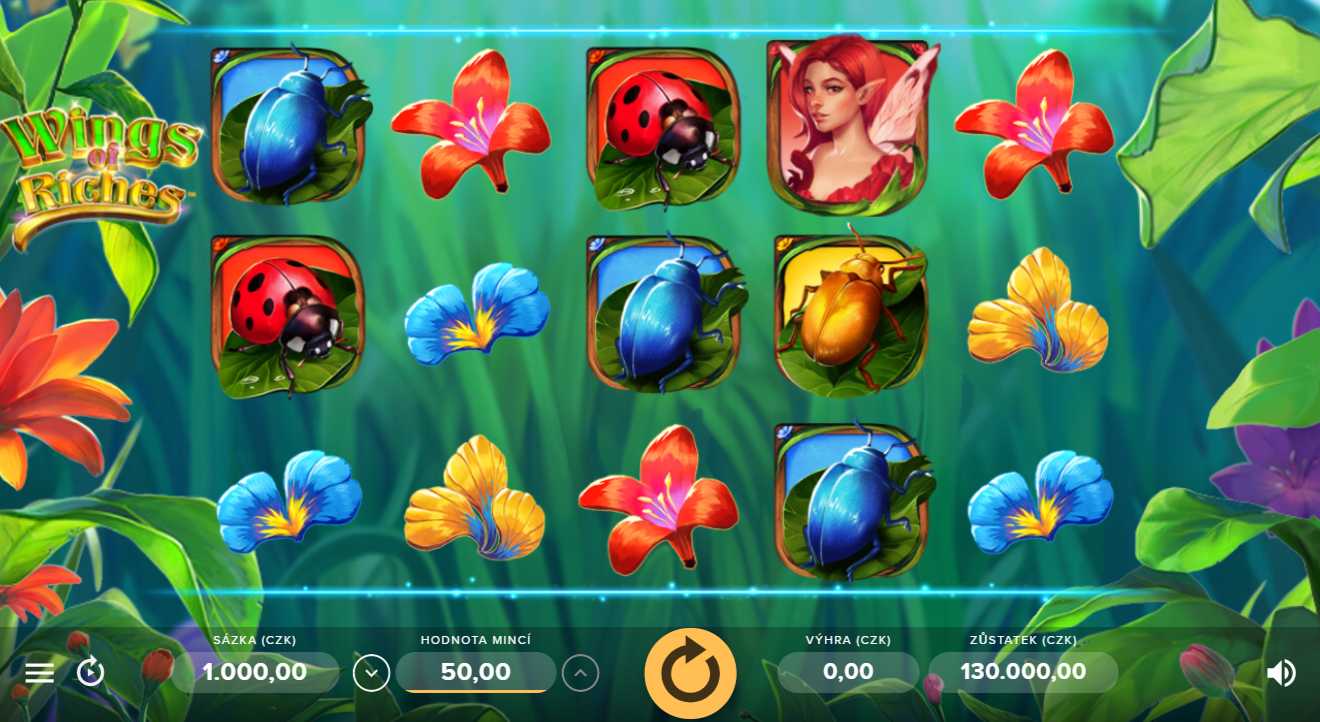Spin the reels with the orange button
The height and width of the screenshot is (722, 1320).
tap(690, 673)
